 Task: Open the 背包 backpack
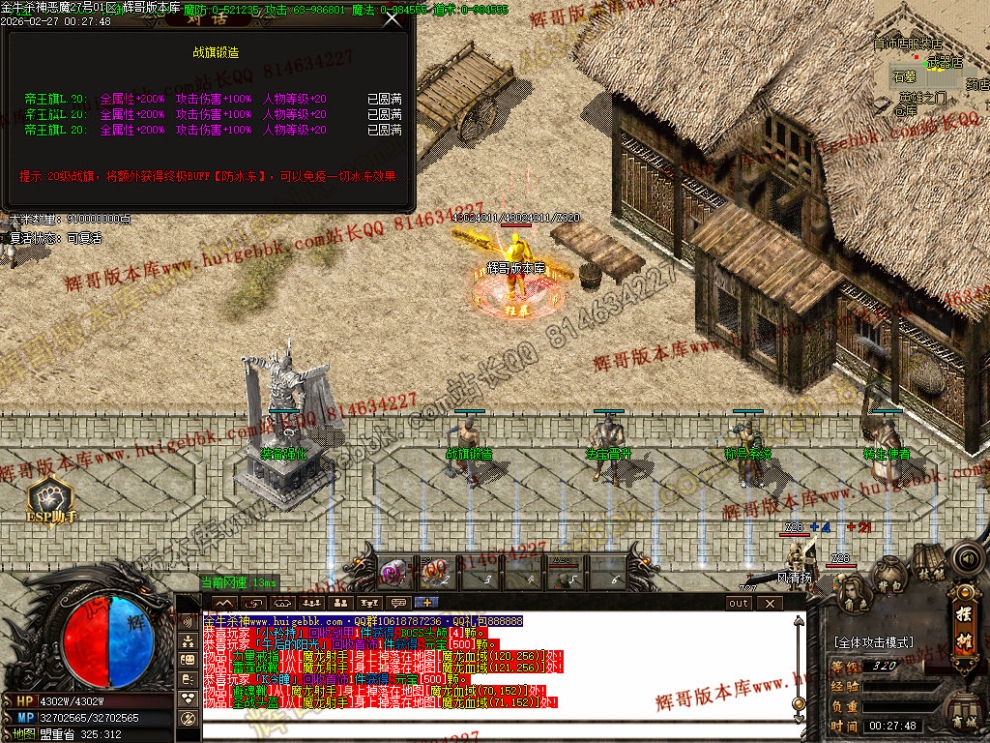[x=888, y=577]
